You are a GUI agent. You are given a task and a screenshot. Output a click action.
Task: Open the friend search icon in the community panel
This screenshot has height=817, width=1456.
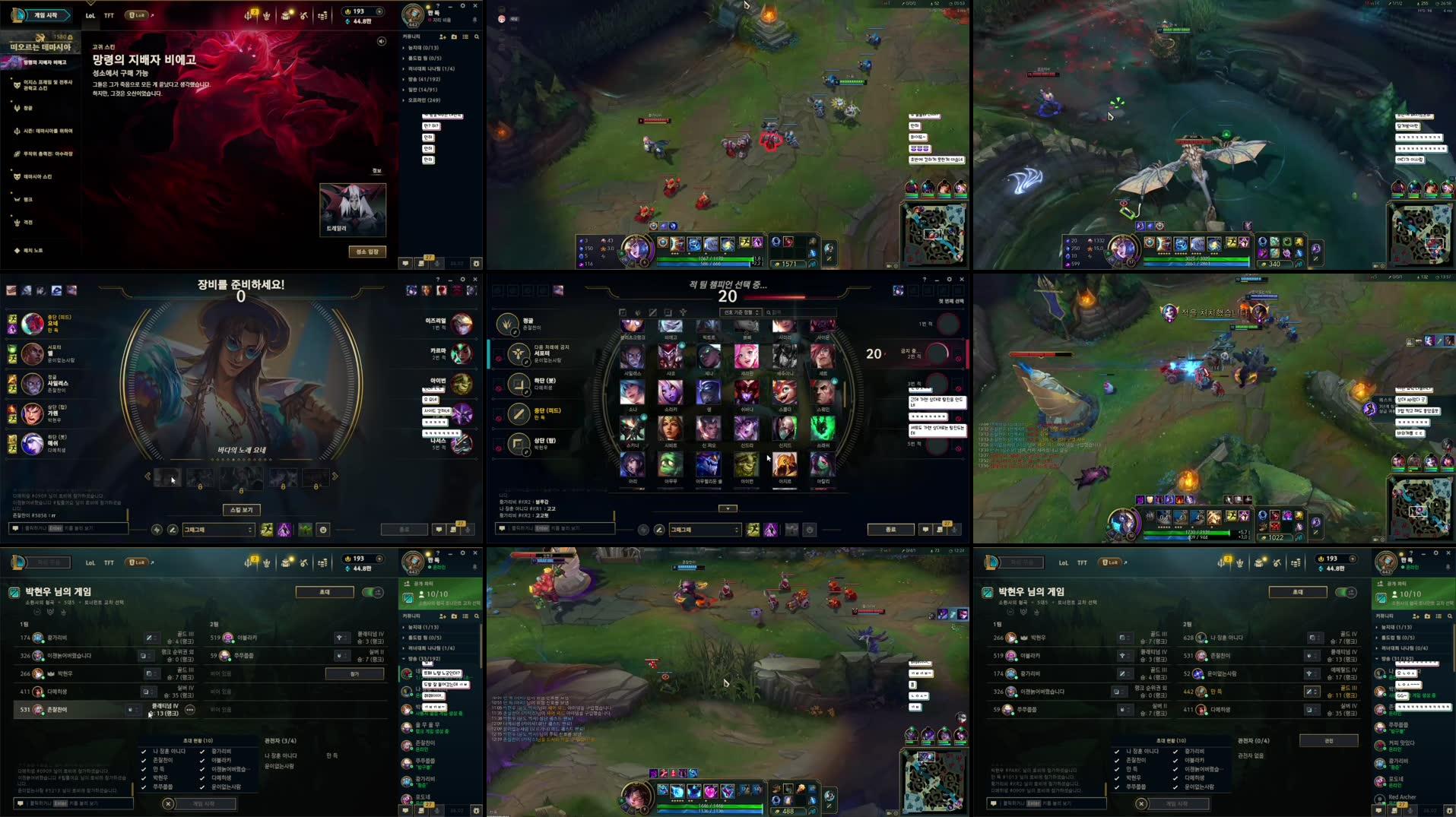pos(477,37)
